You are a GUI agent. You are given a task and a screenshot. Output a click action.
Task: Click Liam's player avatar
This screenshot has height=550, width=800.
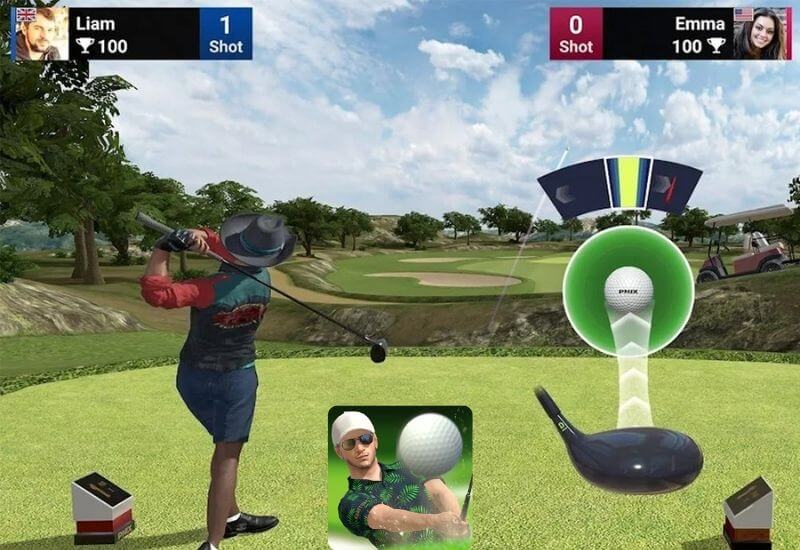(x=41, y=34)
